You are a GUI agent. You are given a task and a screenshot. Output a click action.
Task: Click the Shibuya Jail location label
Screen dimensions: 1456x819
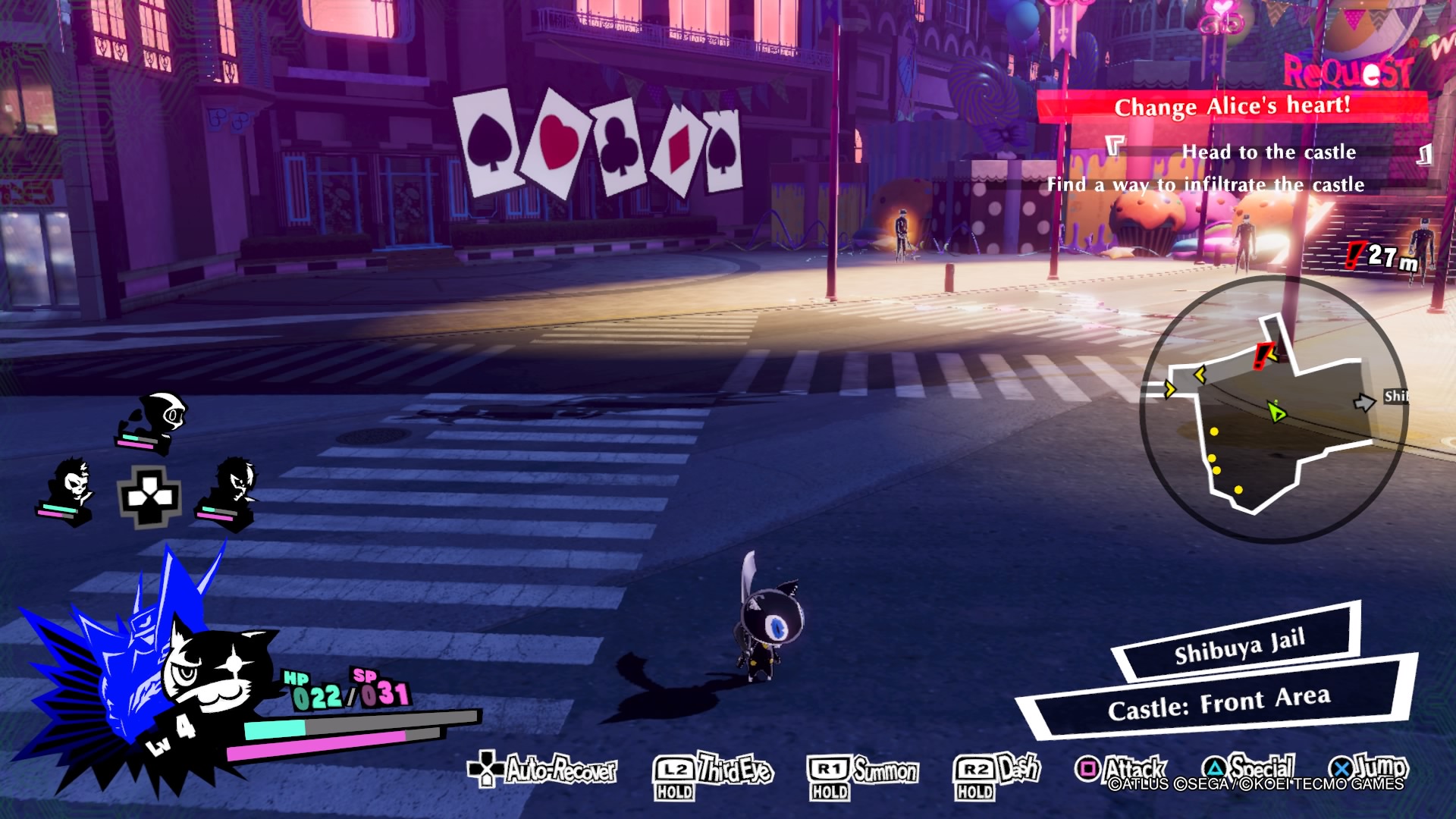click(x=1239, y=646)
